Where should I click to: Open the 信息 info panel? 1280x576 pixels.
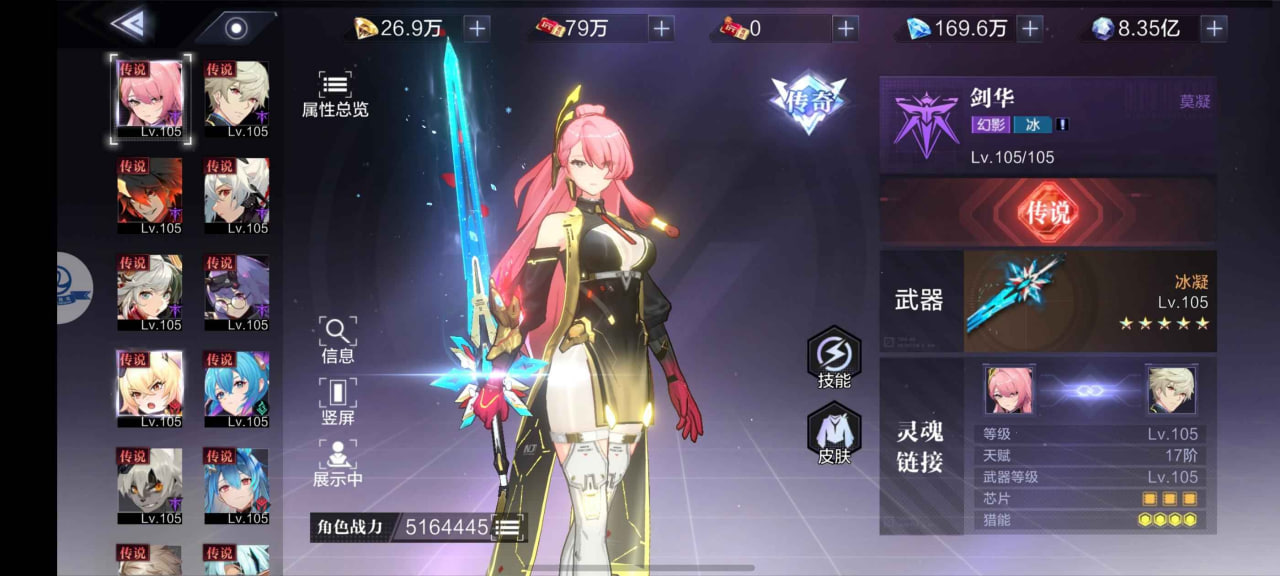[337, 340]
